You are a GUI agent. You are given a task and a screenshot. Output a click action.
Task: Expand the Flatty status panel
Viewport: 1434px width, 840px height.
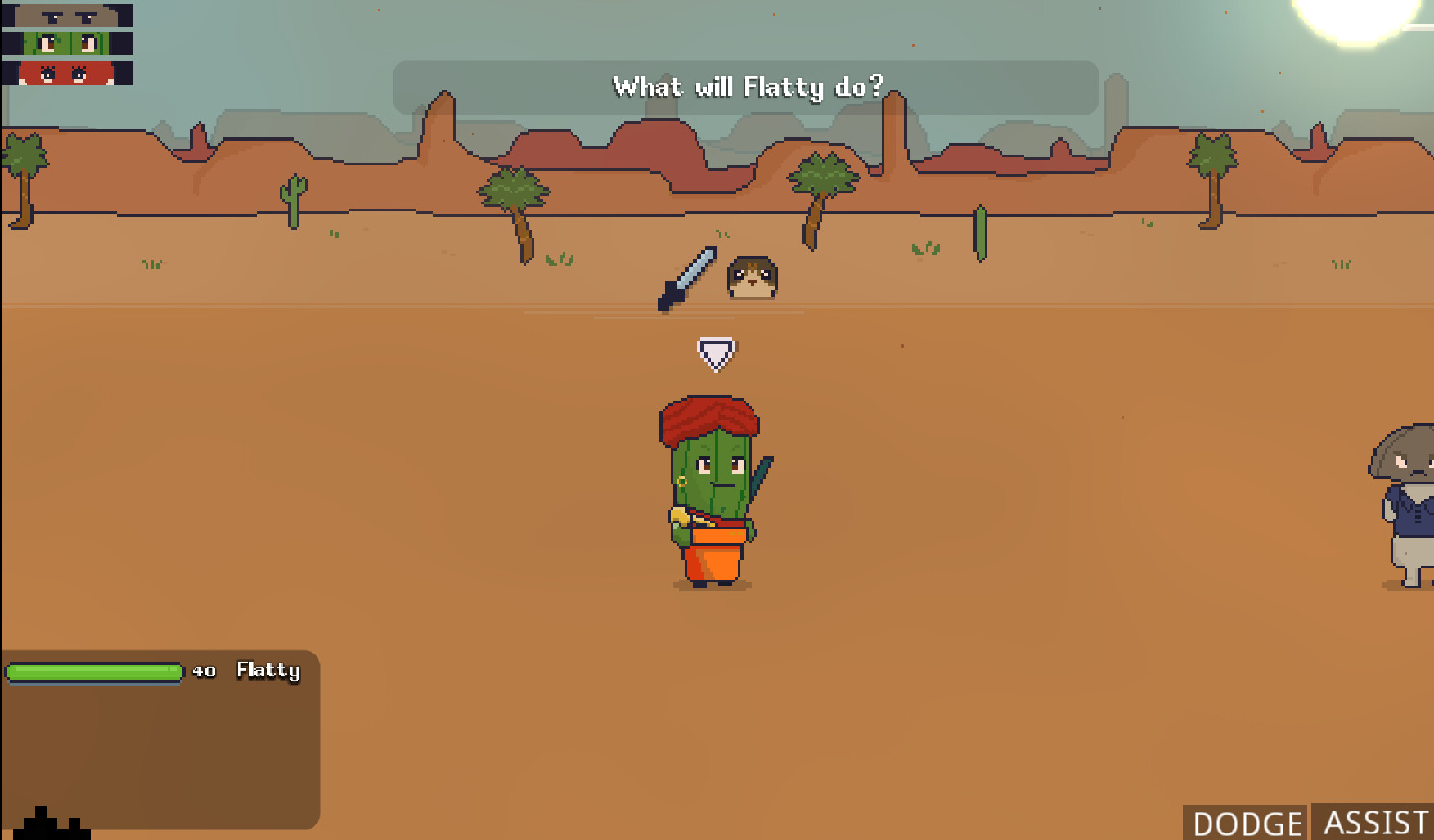[x=160, y=736]
